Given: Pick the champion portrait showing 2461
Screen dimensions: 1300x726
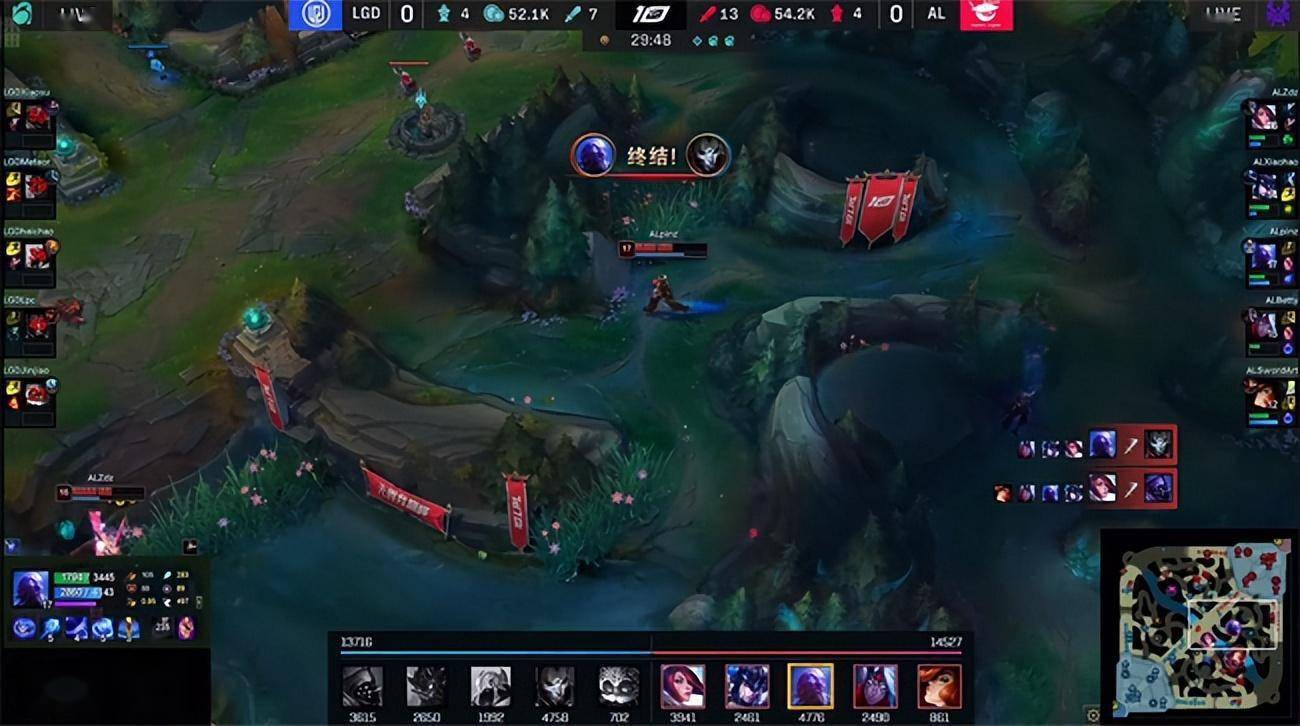Looking at the screenshot, I should pyautogui.click(x=746, y=687).
